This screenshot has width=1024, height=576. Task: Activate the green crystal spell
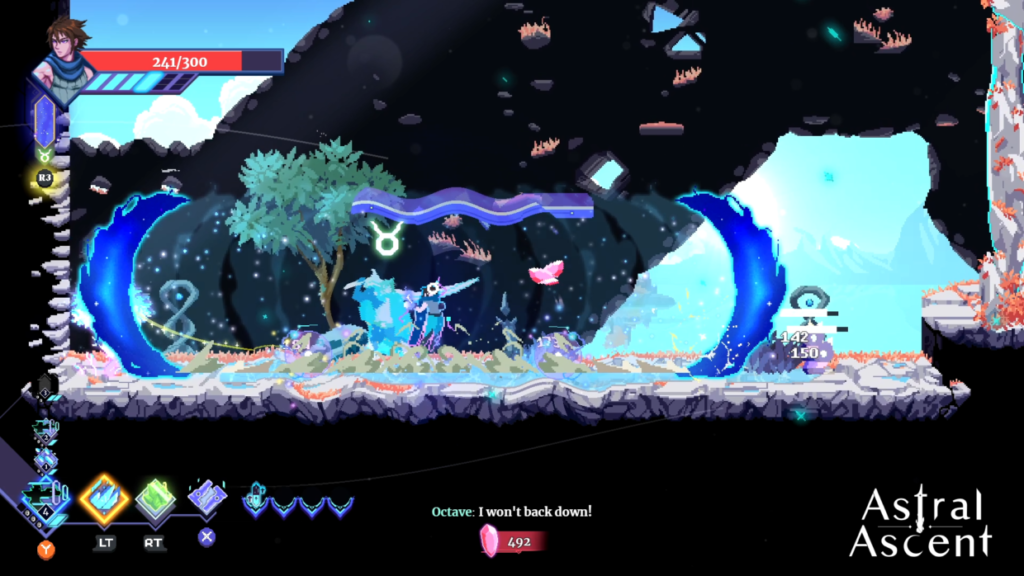[x=155, y=499]
